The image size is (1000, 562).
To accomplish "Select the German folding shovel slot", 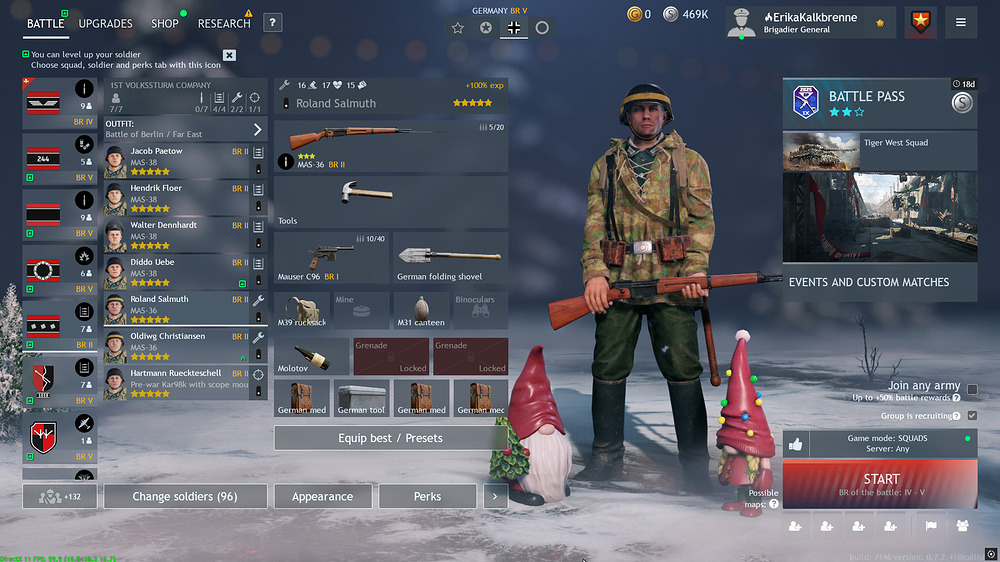I will pyautogui.click(x=450, y=258).
